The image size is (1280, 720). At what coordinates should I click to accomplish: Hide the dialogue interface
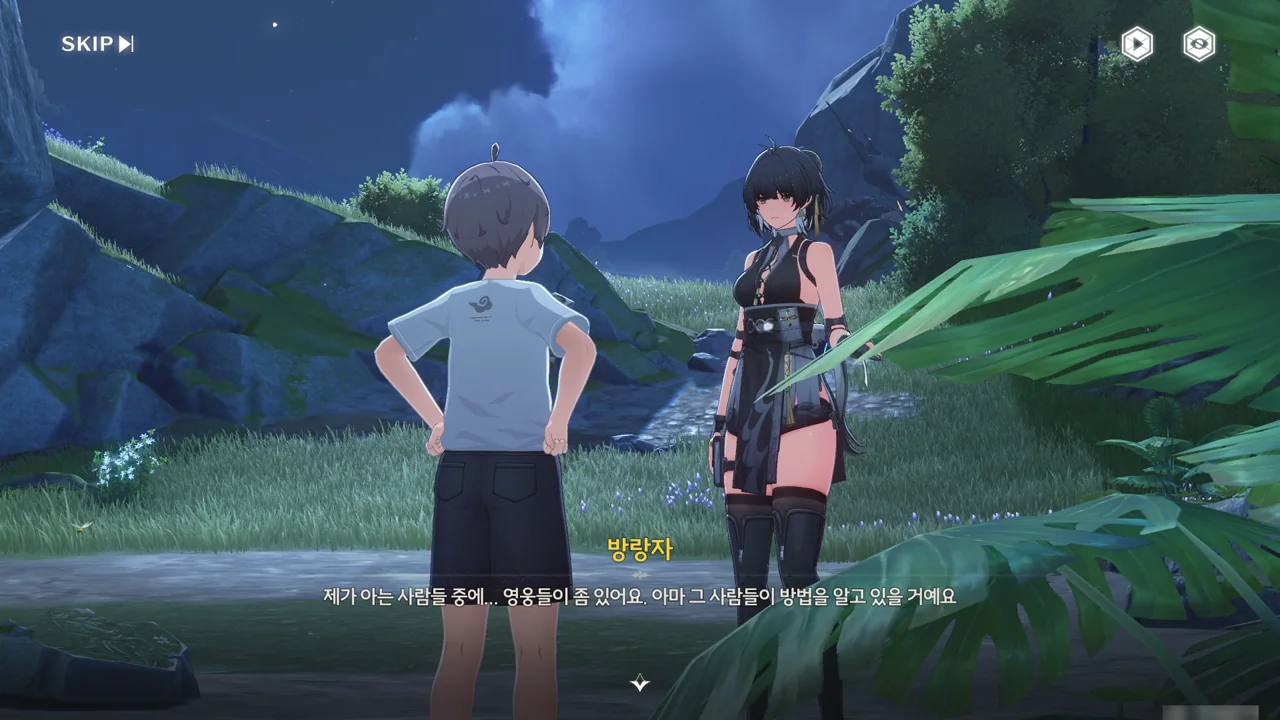click(x=1199, y=44)
